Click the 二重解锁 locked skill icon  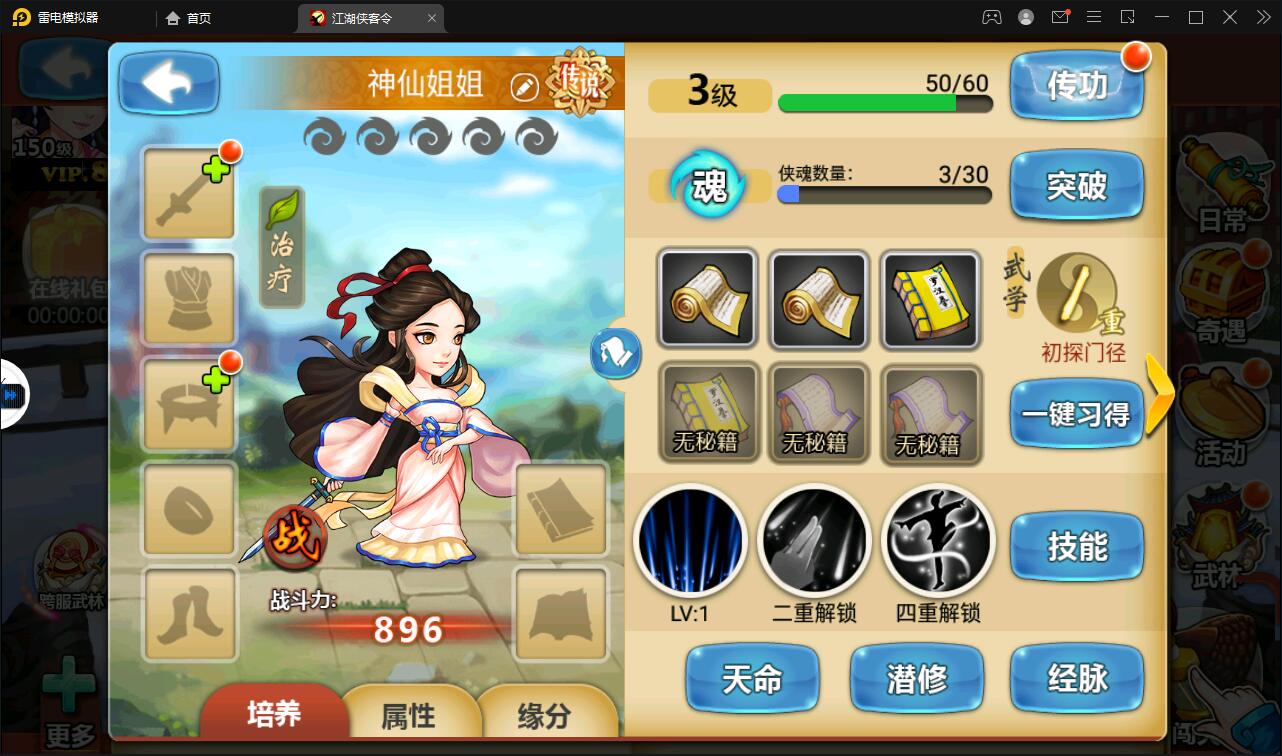click(815, 540)
